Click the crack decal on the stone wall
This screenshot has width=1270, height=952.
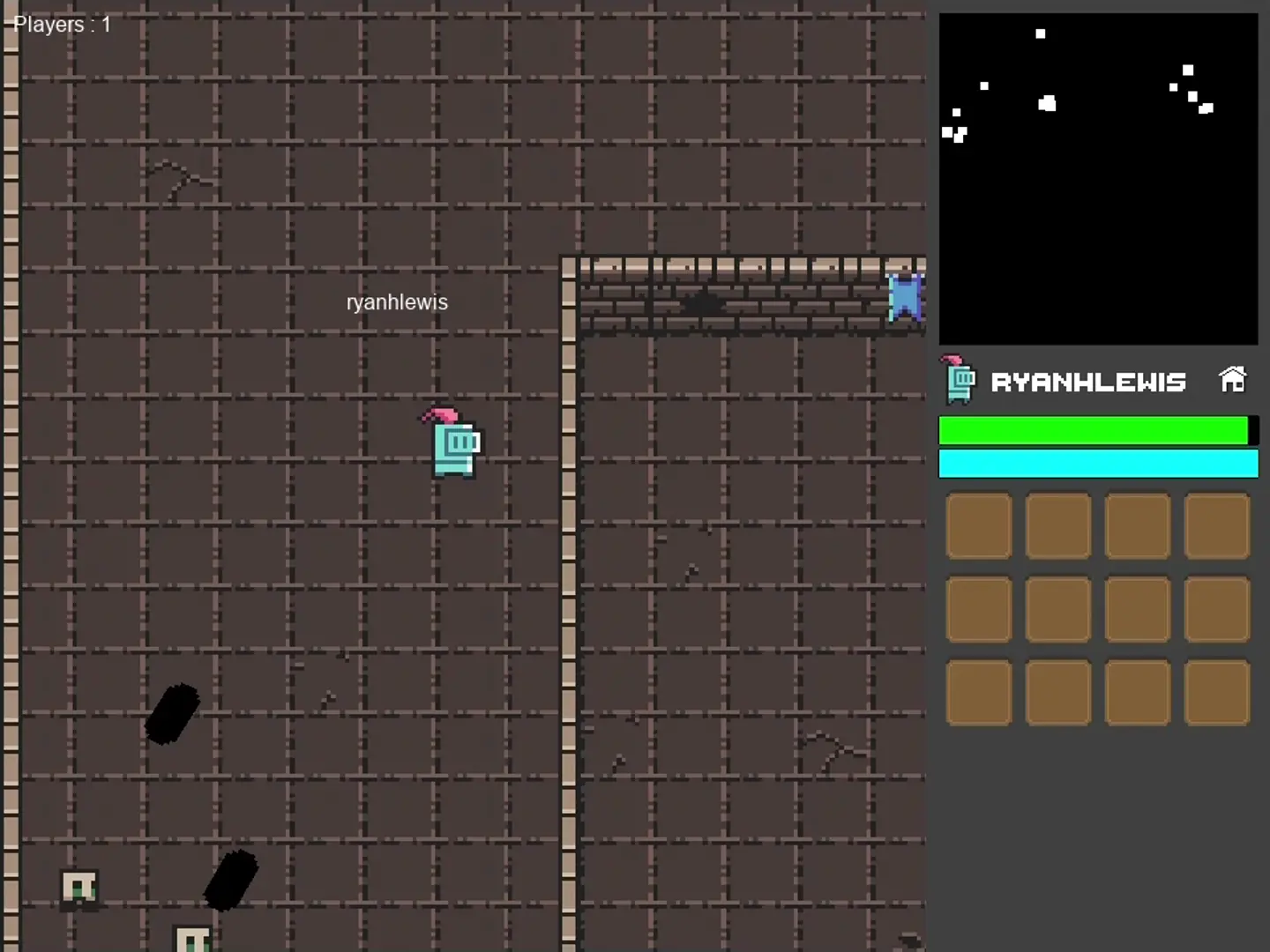coord(701,304)
